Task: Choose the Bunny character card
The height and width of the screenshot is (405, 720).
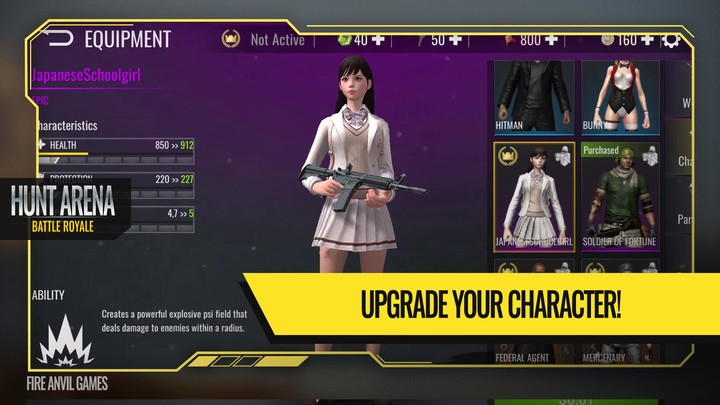Action: coord(620,96)
